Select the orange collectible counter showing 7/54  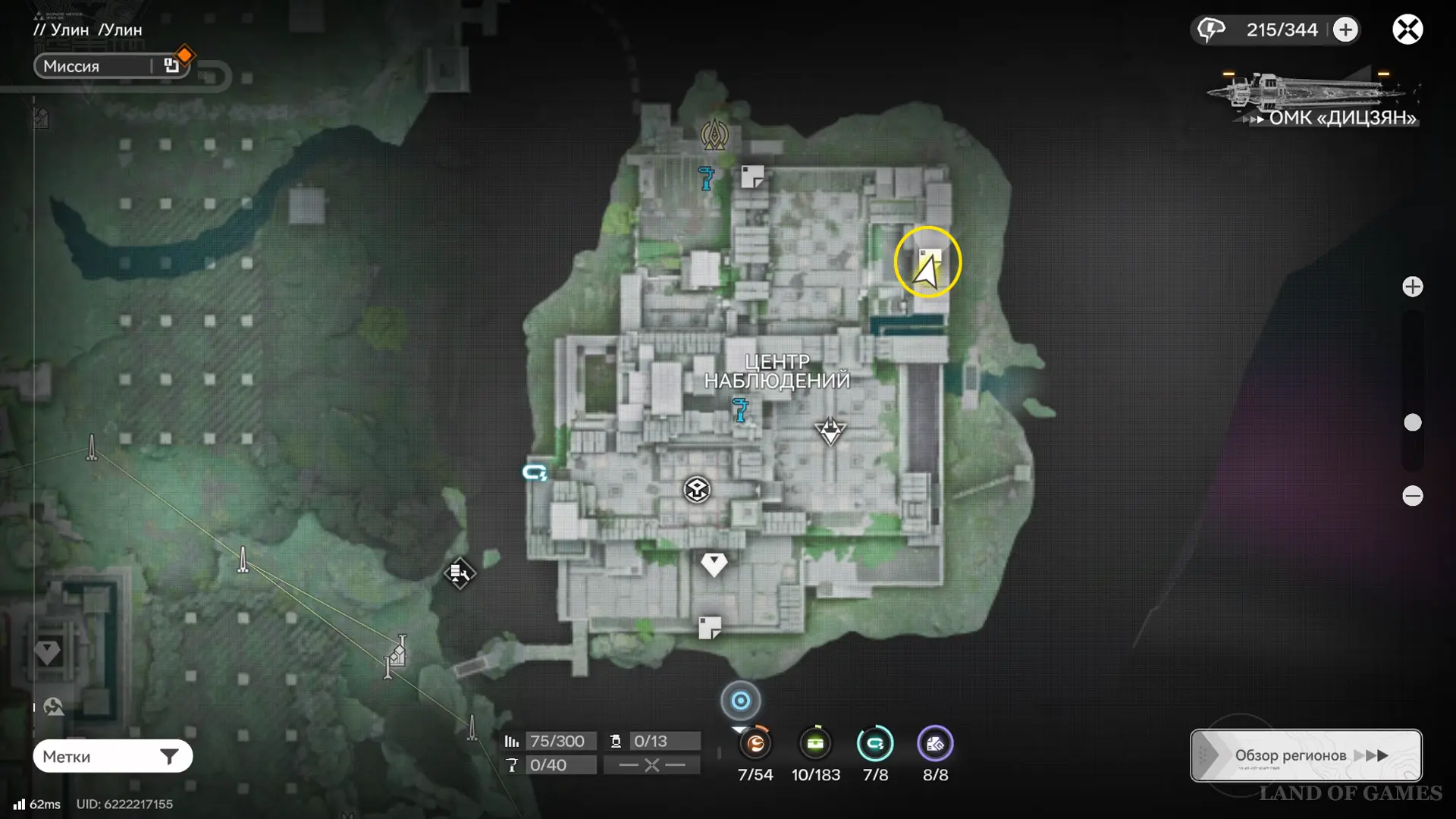coord(755,744)
